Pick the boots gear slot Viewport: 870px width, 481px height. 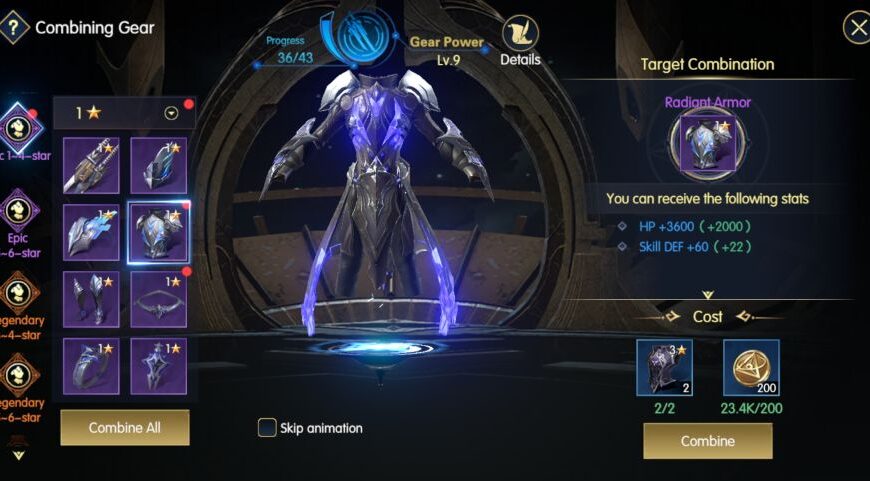pos(91,299)
